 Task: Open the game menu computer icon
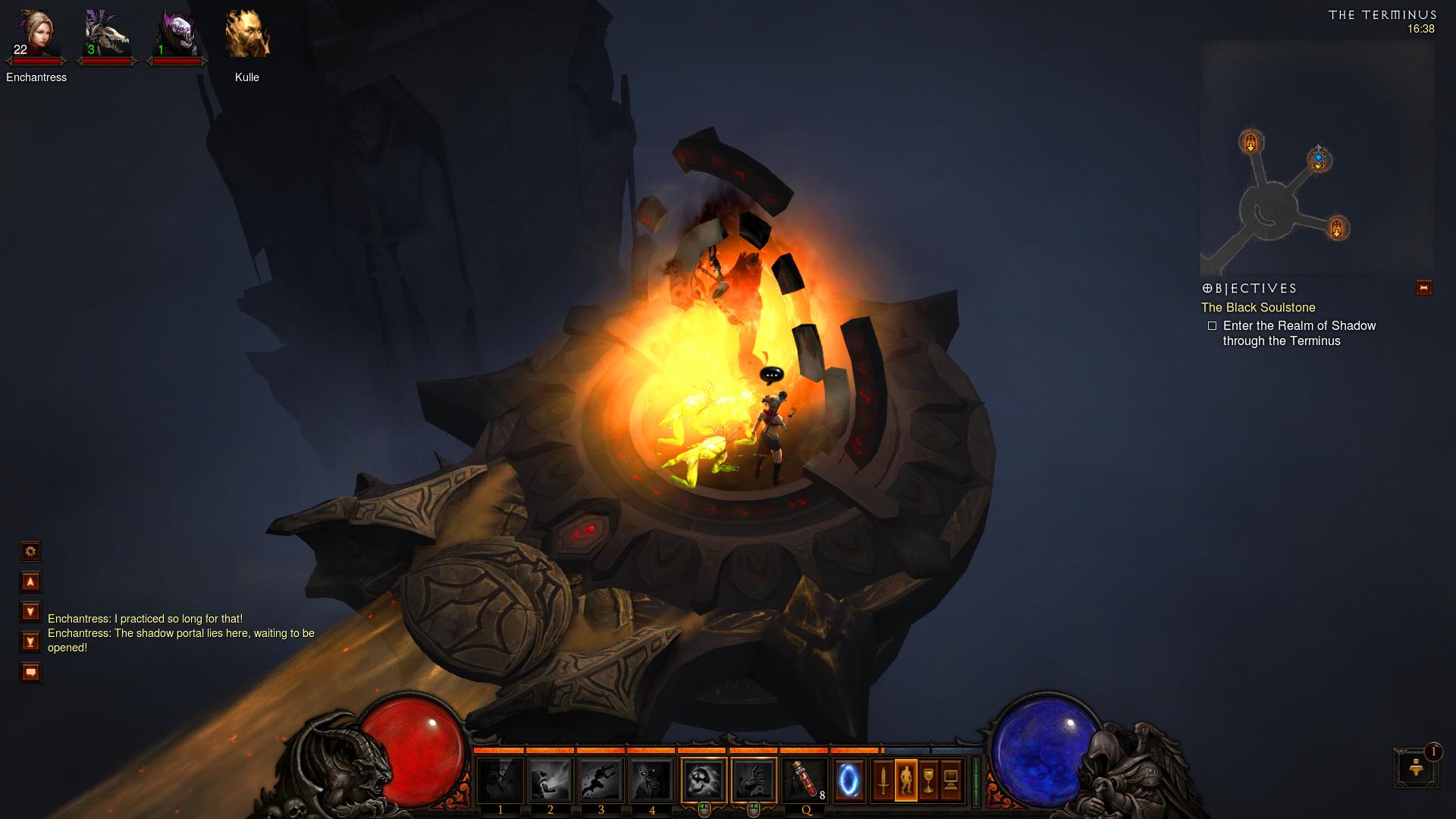(951, 780)
